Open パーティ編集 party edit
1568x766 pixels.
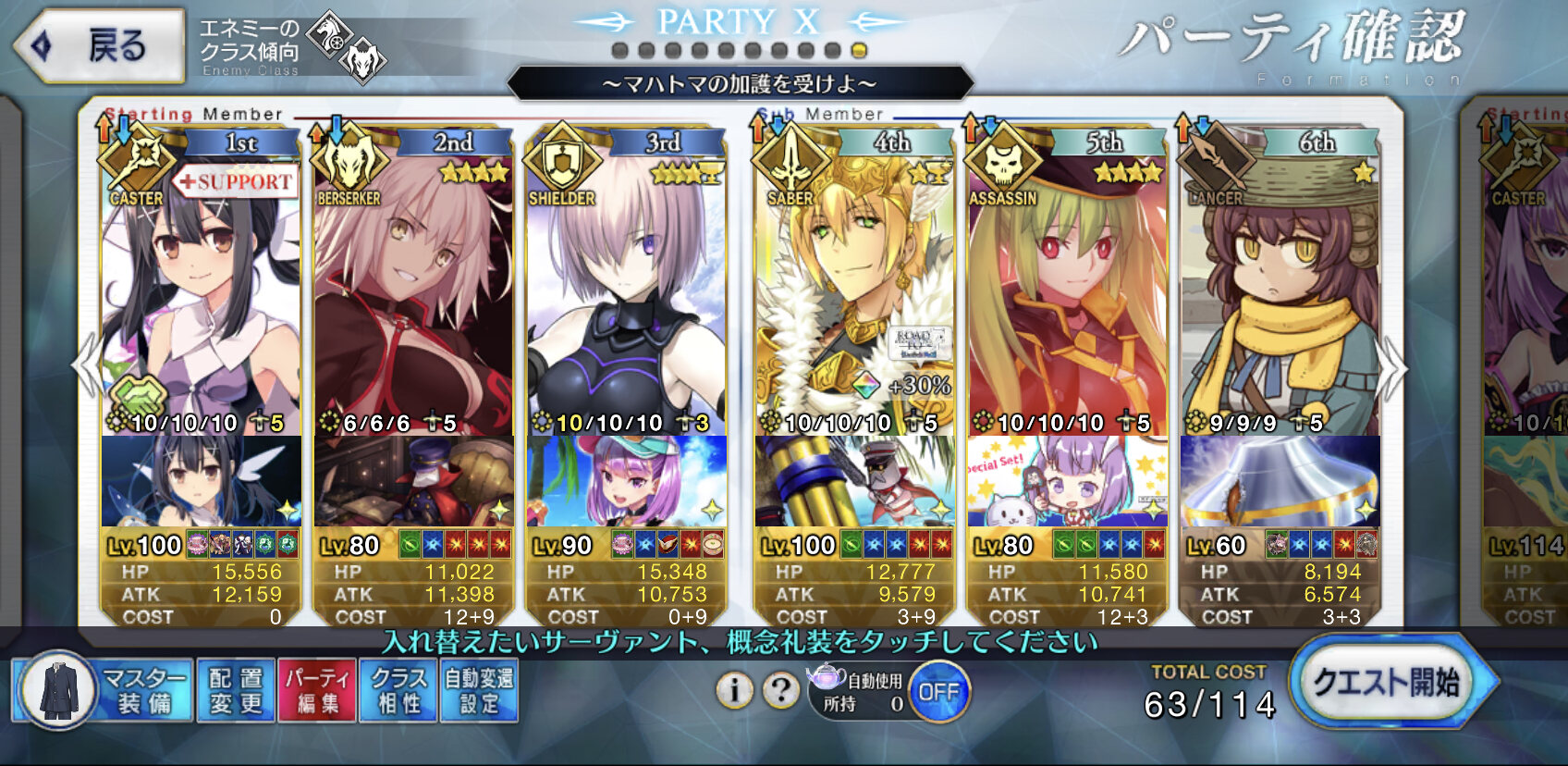(x=317, y=691)
